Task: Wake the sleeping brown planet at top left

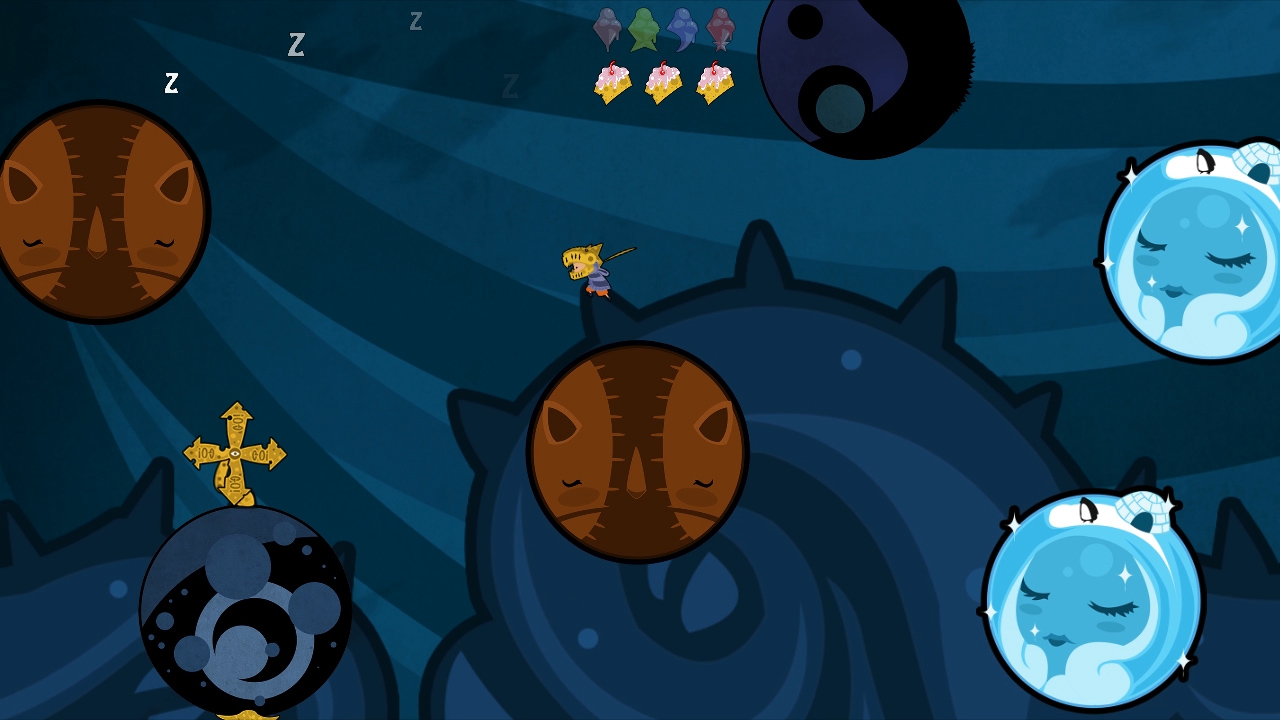Action: (x=100, y=210)
